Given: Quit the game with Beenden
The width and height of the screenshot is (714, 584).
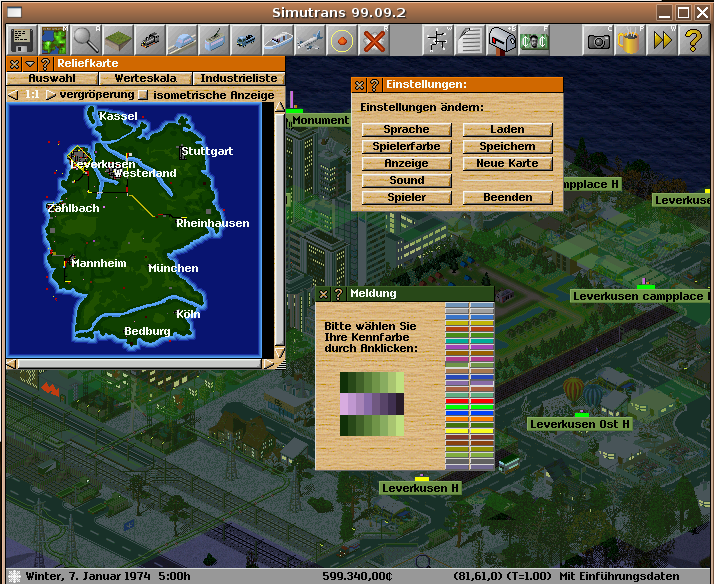Looking at the screenshot, I should (x=507, y=197).
